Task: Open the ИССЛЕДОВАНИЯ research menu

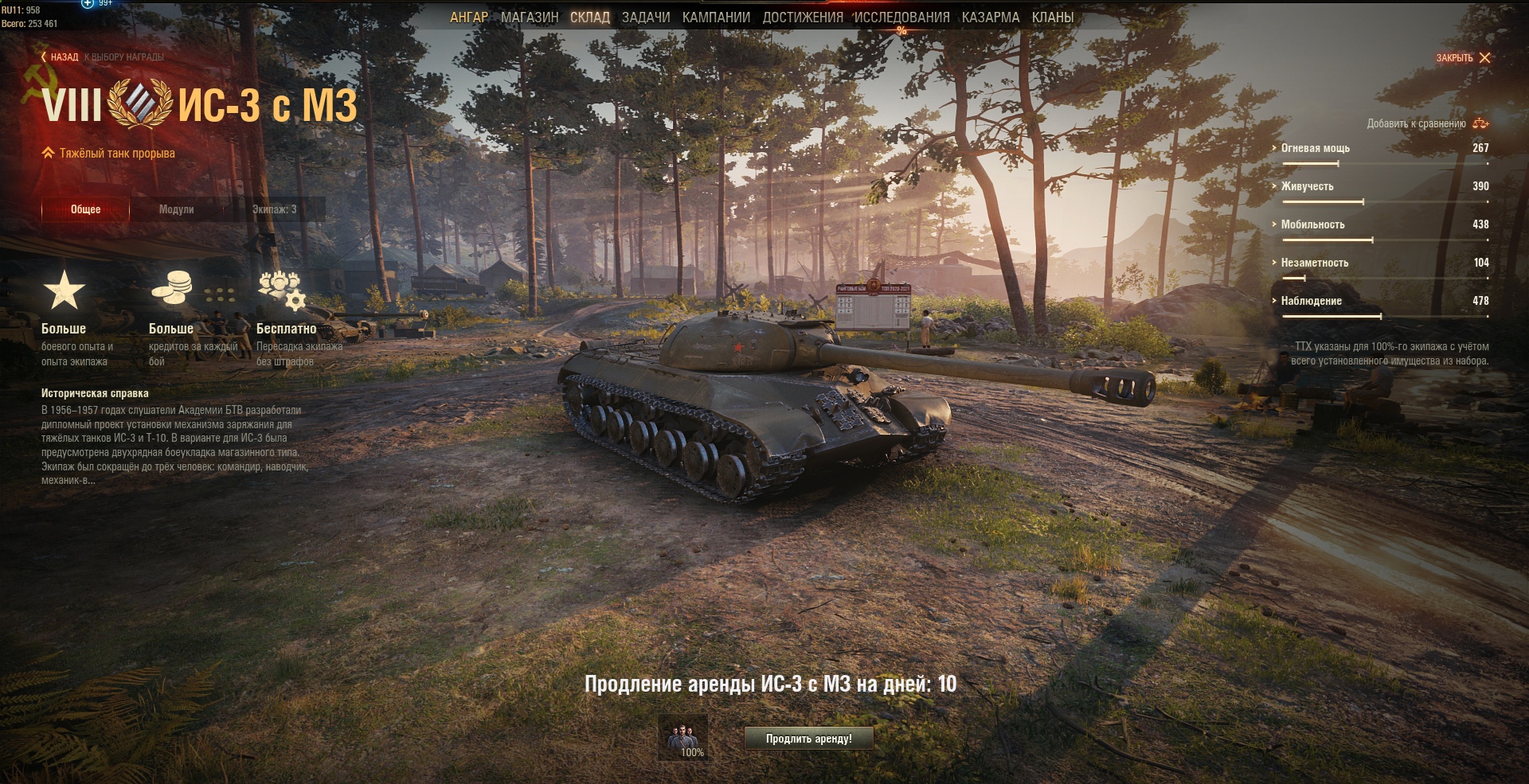Action: pos(901,18)
